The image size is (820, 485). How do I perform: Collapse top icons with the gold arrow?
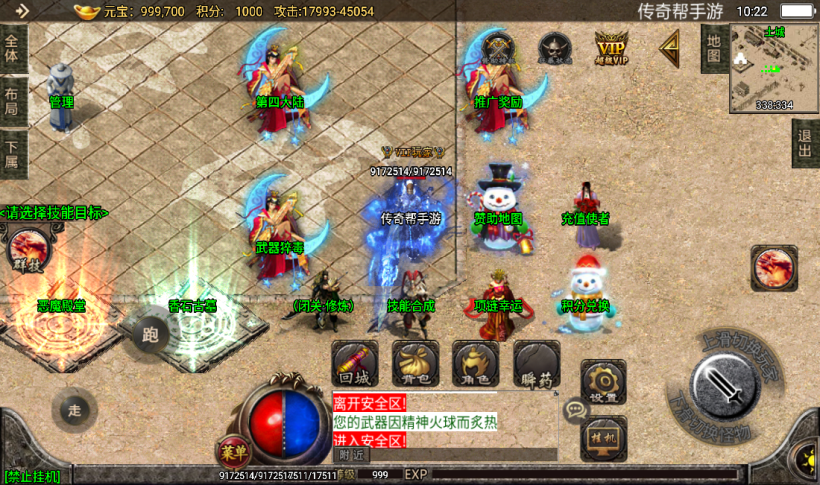tap(668, 47)
